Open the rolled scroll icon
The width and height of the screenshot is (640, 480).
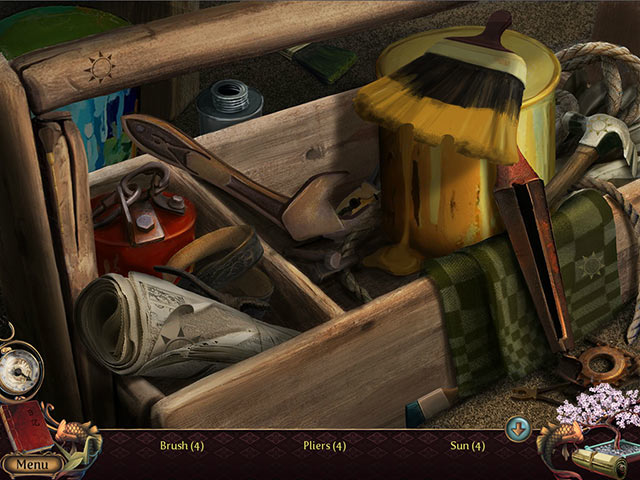[598, 461]
